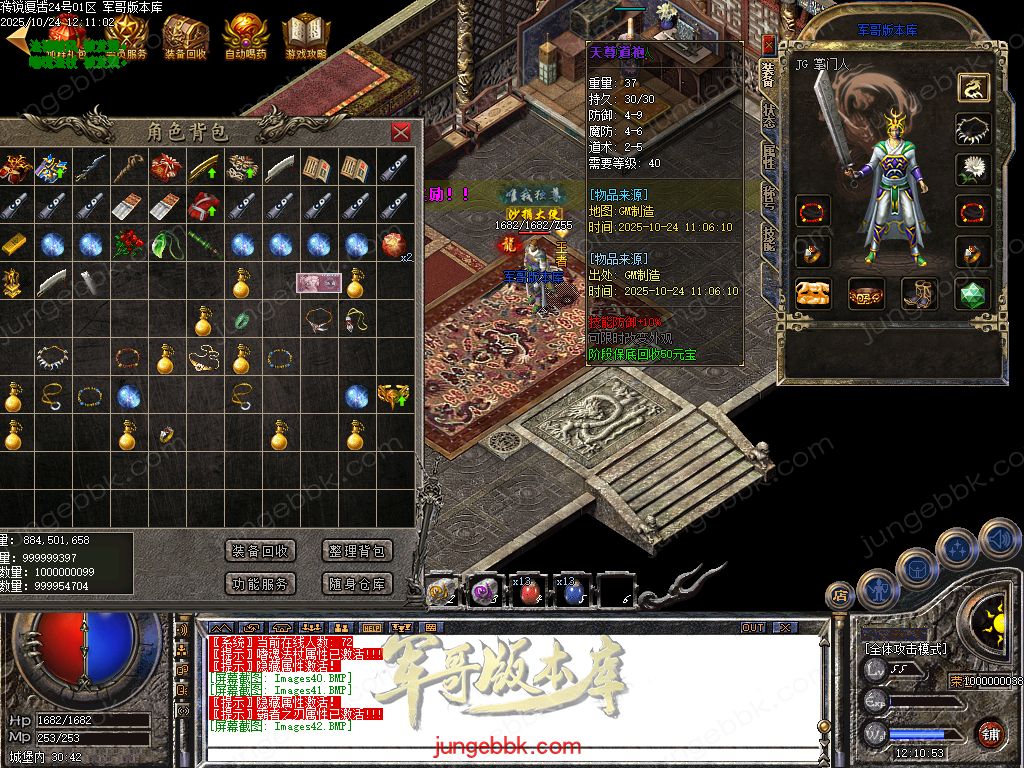Use the red potion in the hotbar
The width and height of the screenshot is (1024, 768).
pos(530,594)
